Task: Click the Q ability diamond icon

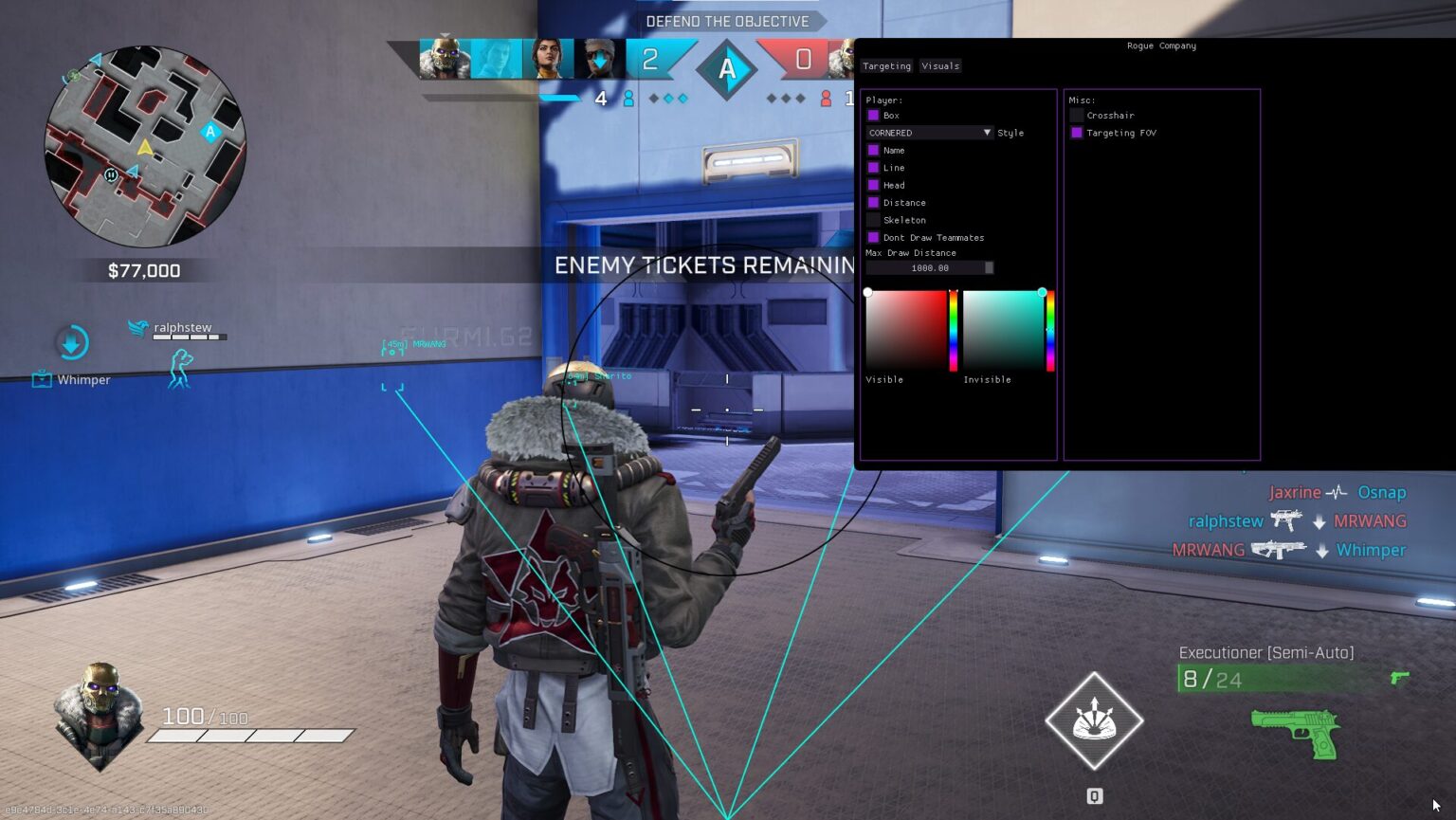Action: click(1093, 720)
